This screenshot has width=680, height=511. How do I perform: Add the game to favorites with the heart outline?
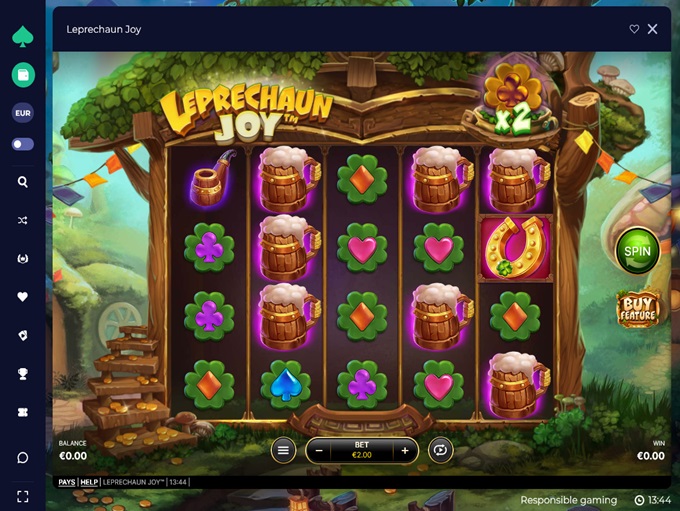tap(634, 29)
